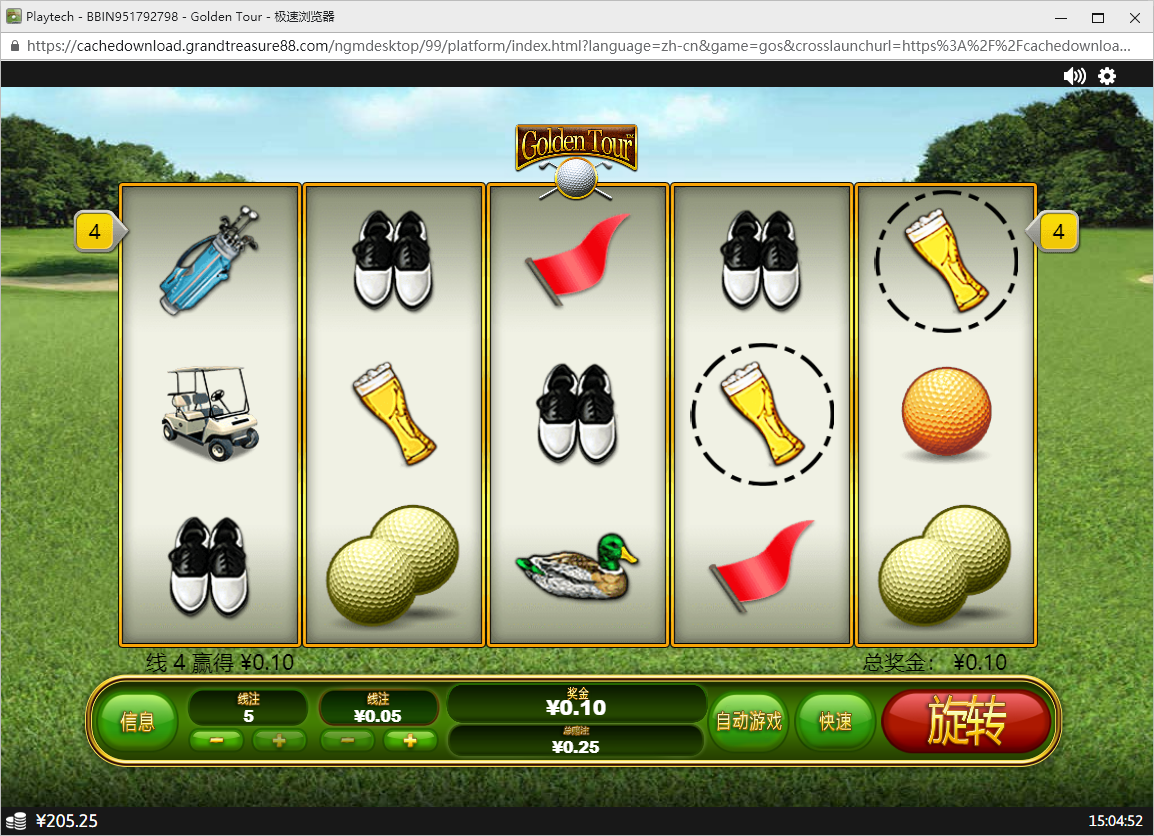Increase the line count above 5
This screenshot has width=1154, height=836.
tap(279, 741)
